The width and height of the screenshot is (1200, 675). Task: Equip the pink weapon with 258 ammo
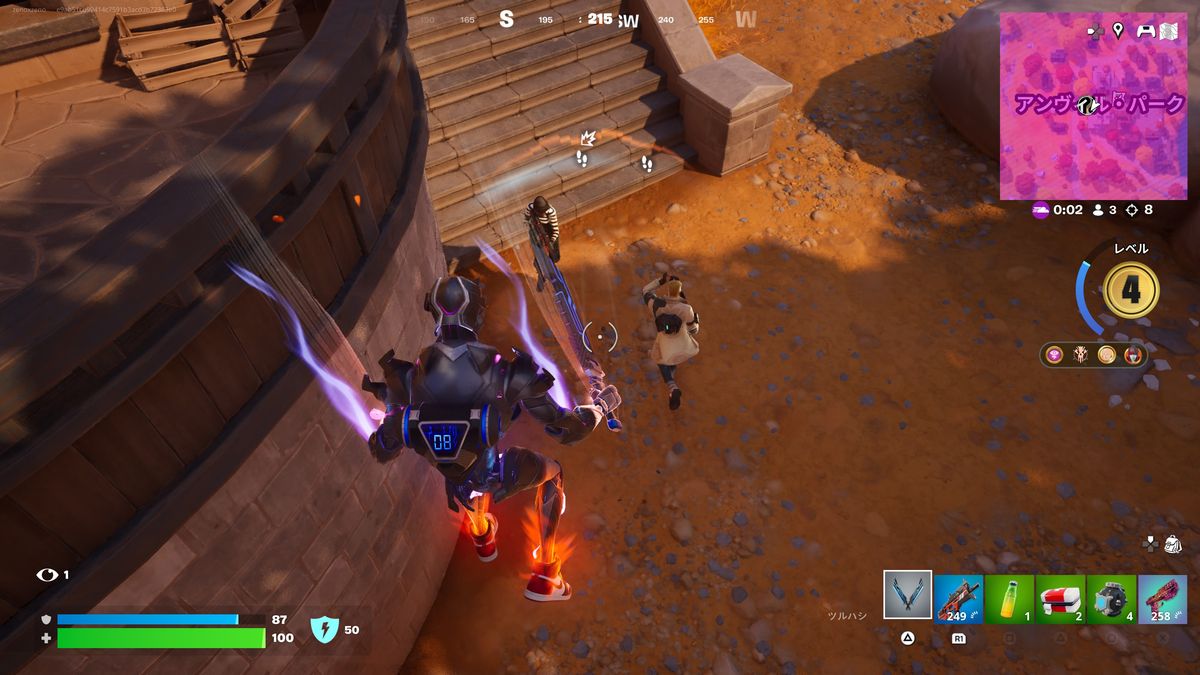pos(1162,598)
